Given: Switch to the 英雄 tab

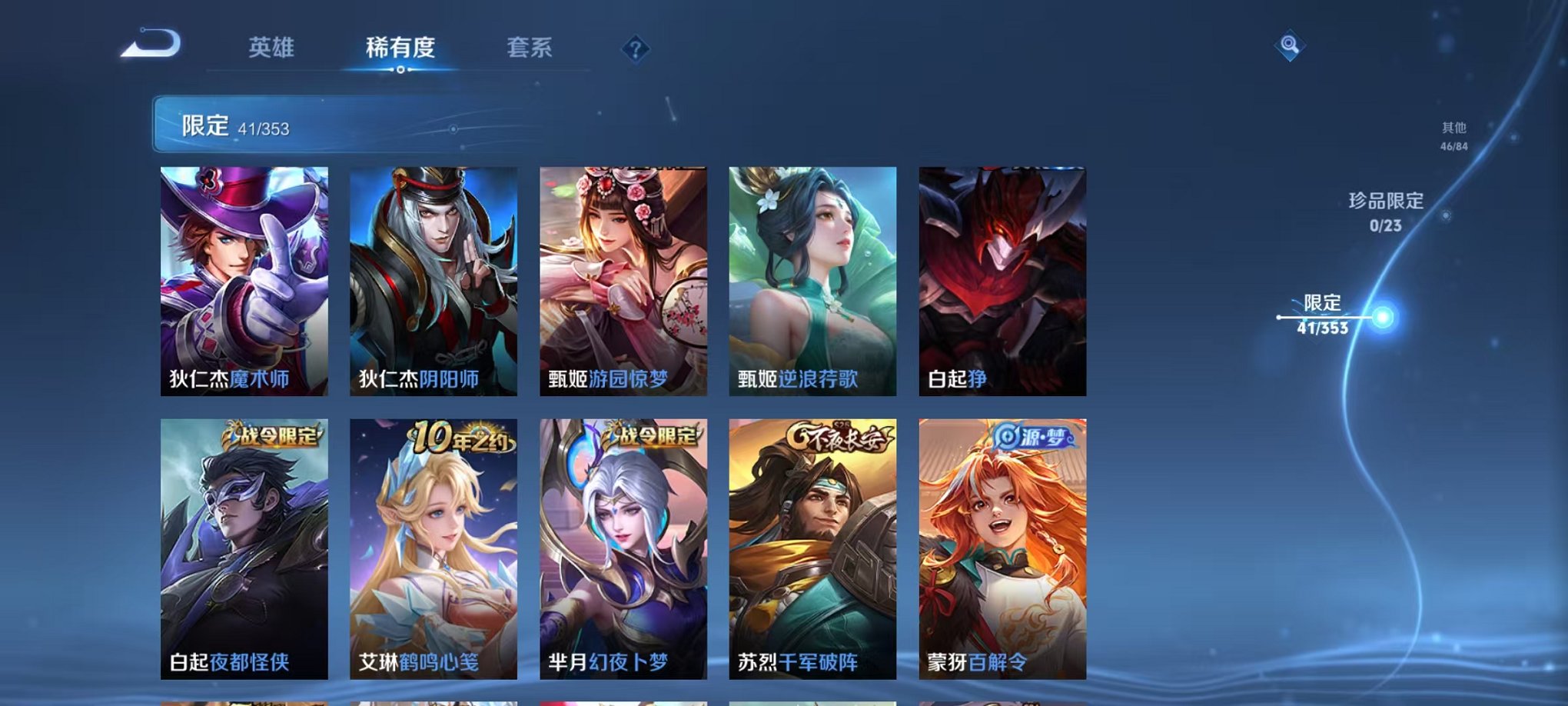Looking at the screenshot, I should [x=271, y=46].
